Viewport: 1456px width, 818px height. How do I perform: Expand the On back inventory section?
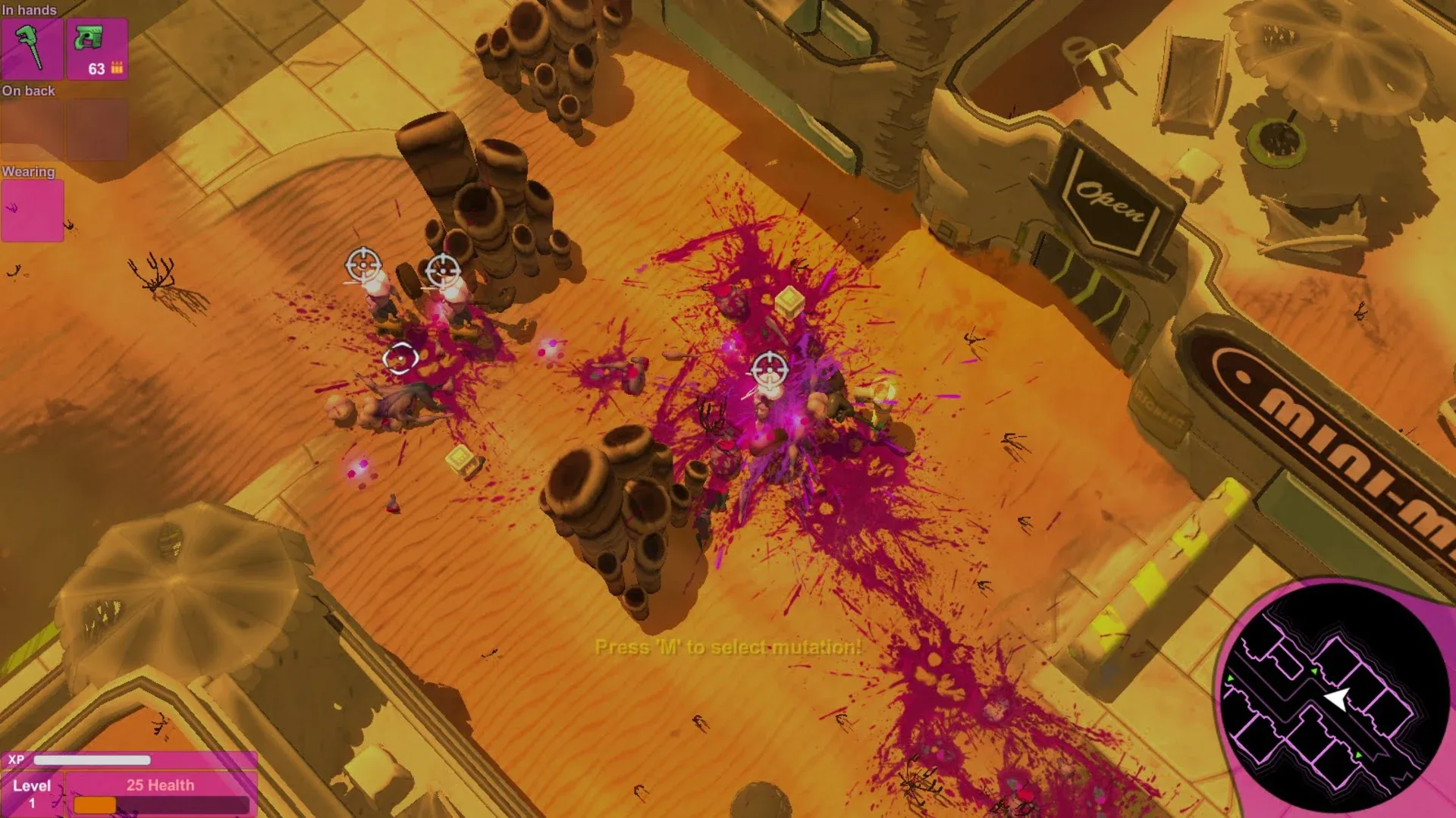30,90
